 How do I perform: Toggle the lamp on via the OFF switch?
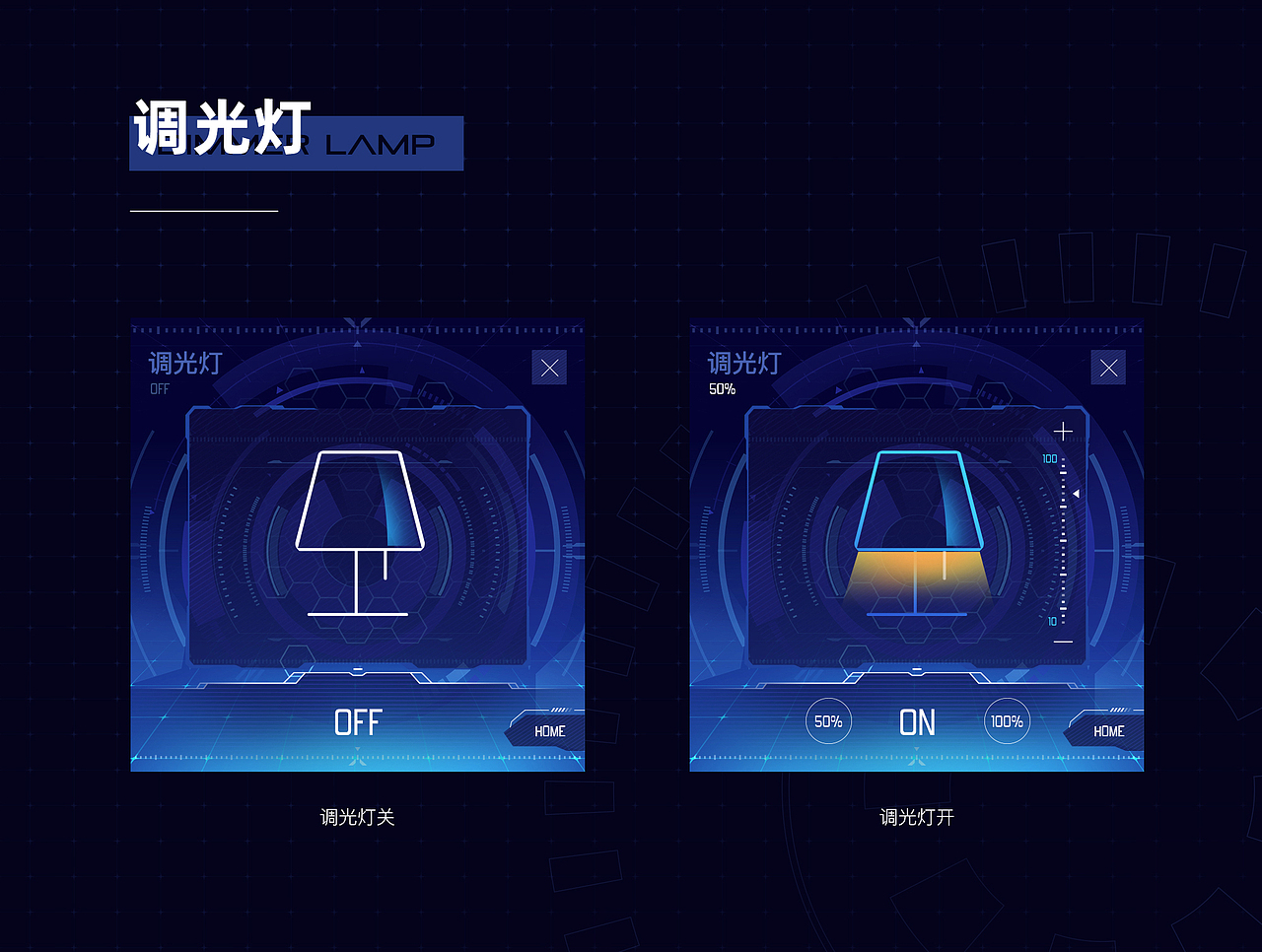(x=358, y=722)
